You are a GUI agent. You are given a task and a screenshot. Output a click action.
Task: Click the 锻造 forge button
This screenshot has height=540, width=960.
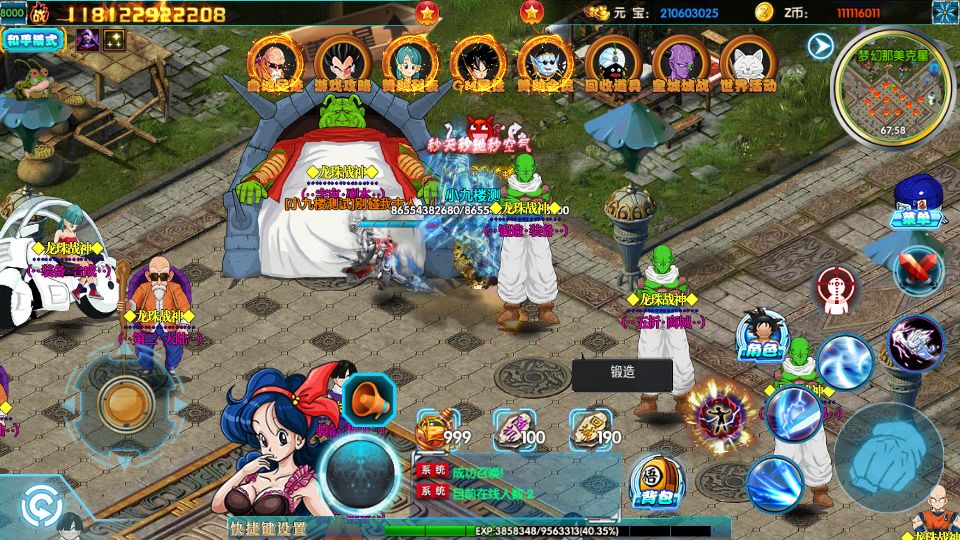click(622, 375)
